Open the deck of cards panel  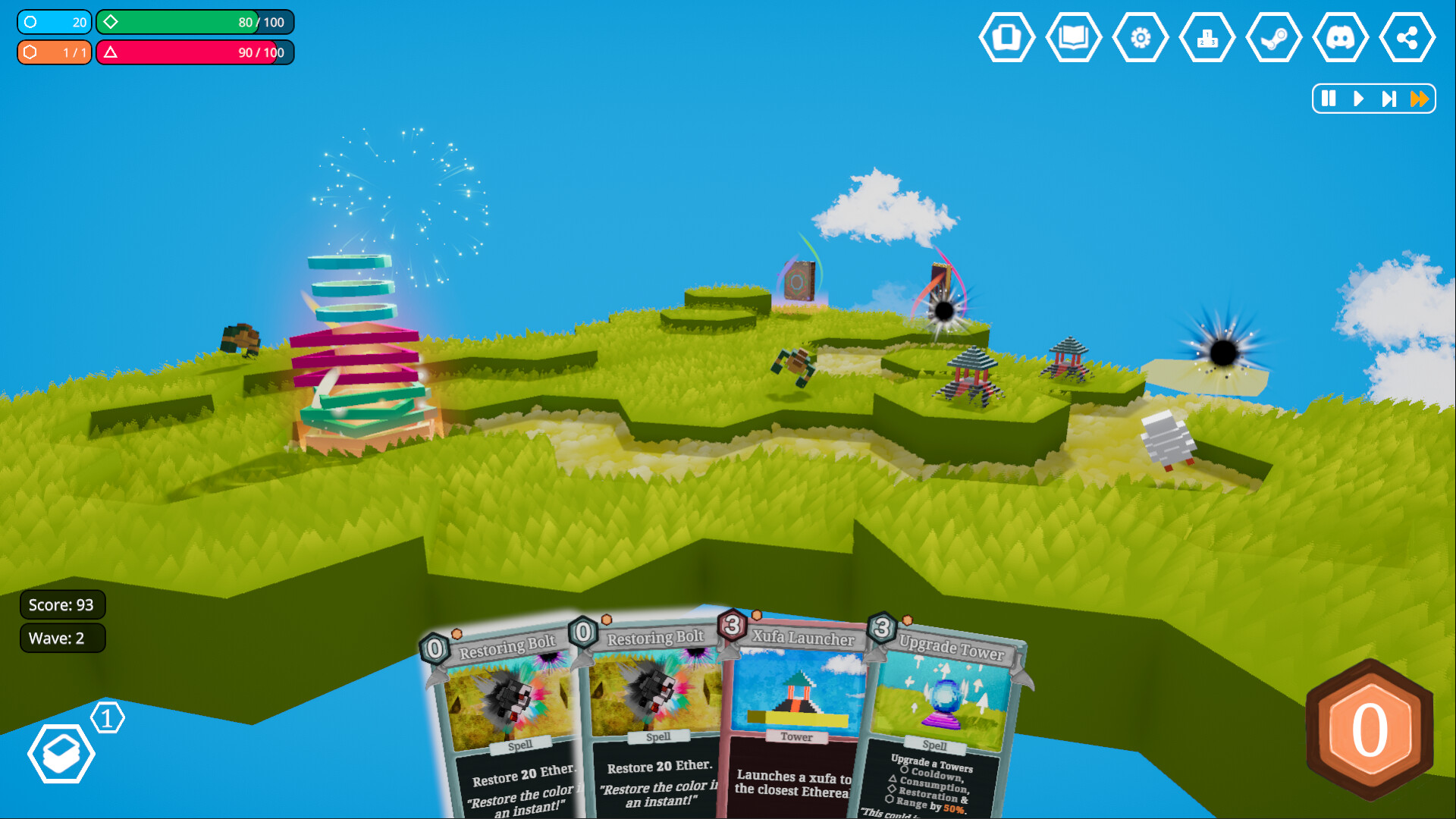click(1007, 36)
